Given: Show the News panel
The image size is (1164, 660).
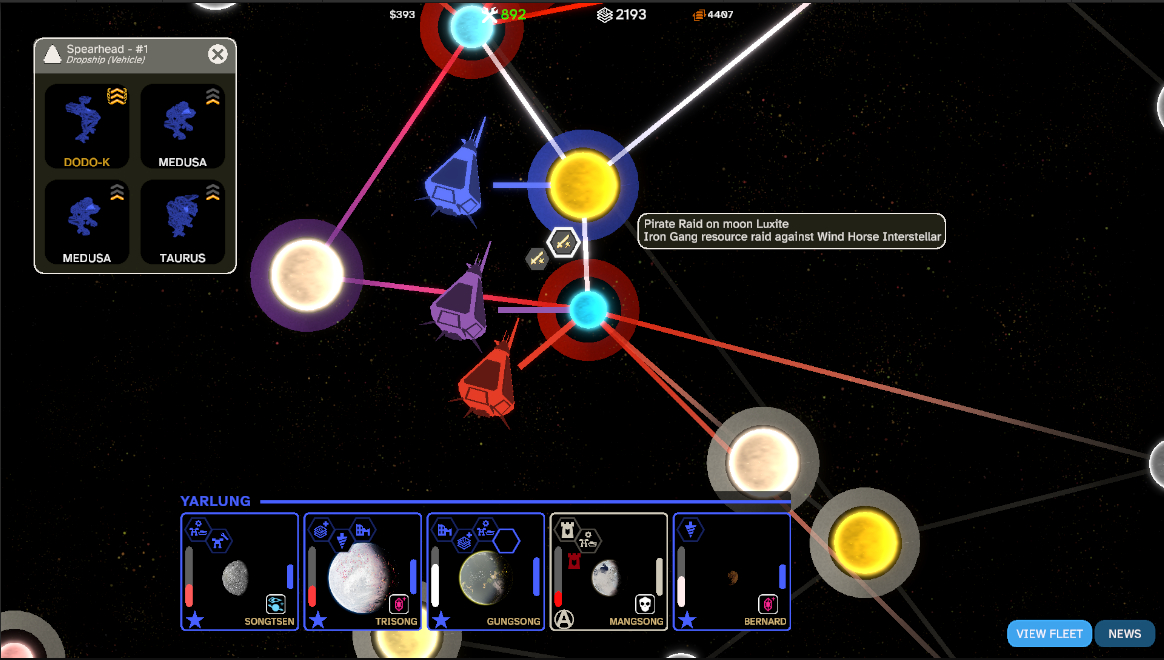Looking at the screenshot, I should [1124, 634].
